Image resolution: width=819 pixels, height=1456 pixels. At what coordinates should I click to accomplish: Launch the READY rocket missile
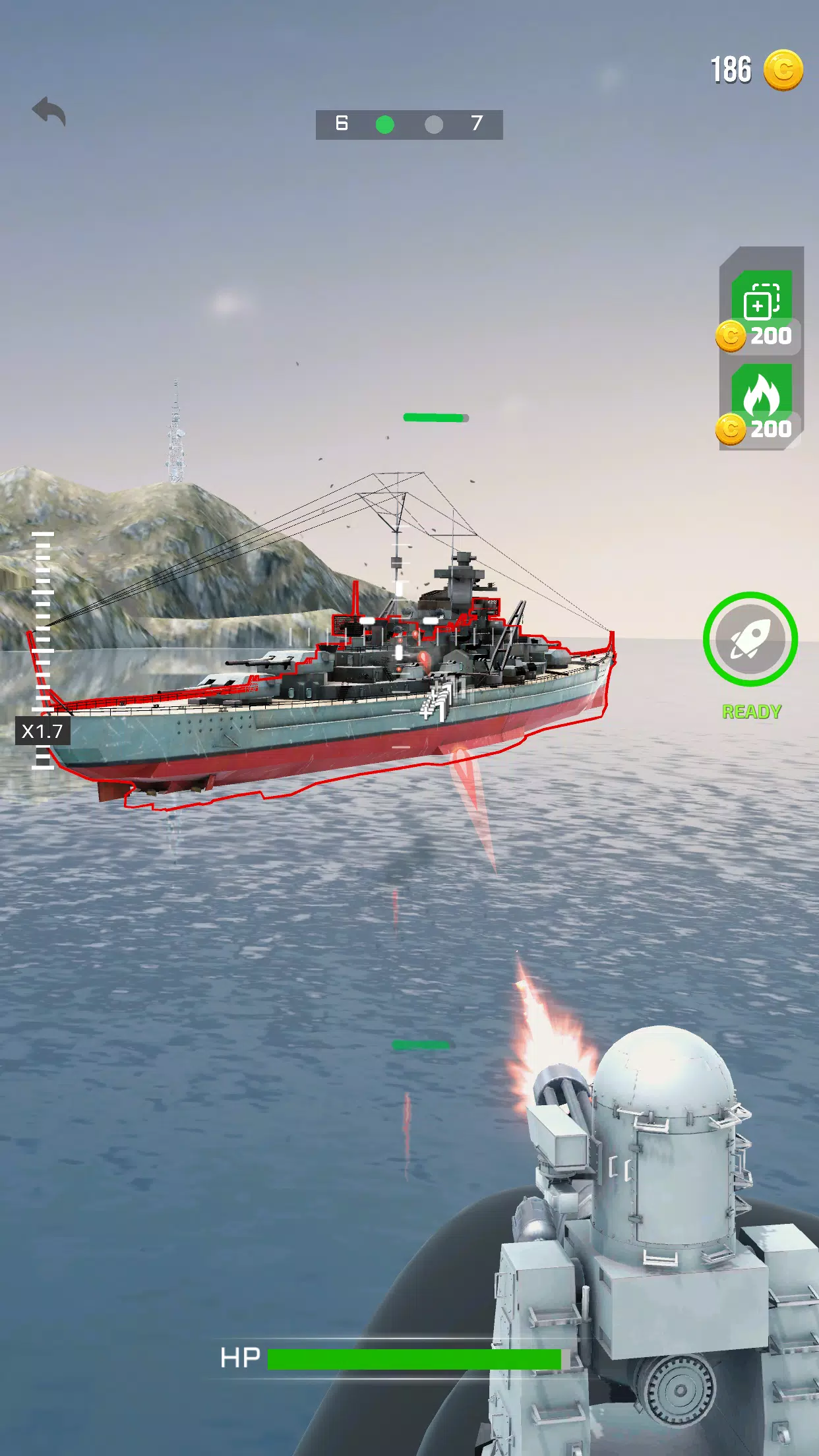tap(750, 639)
